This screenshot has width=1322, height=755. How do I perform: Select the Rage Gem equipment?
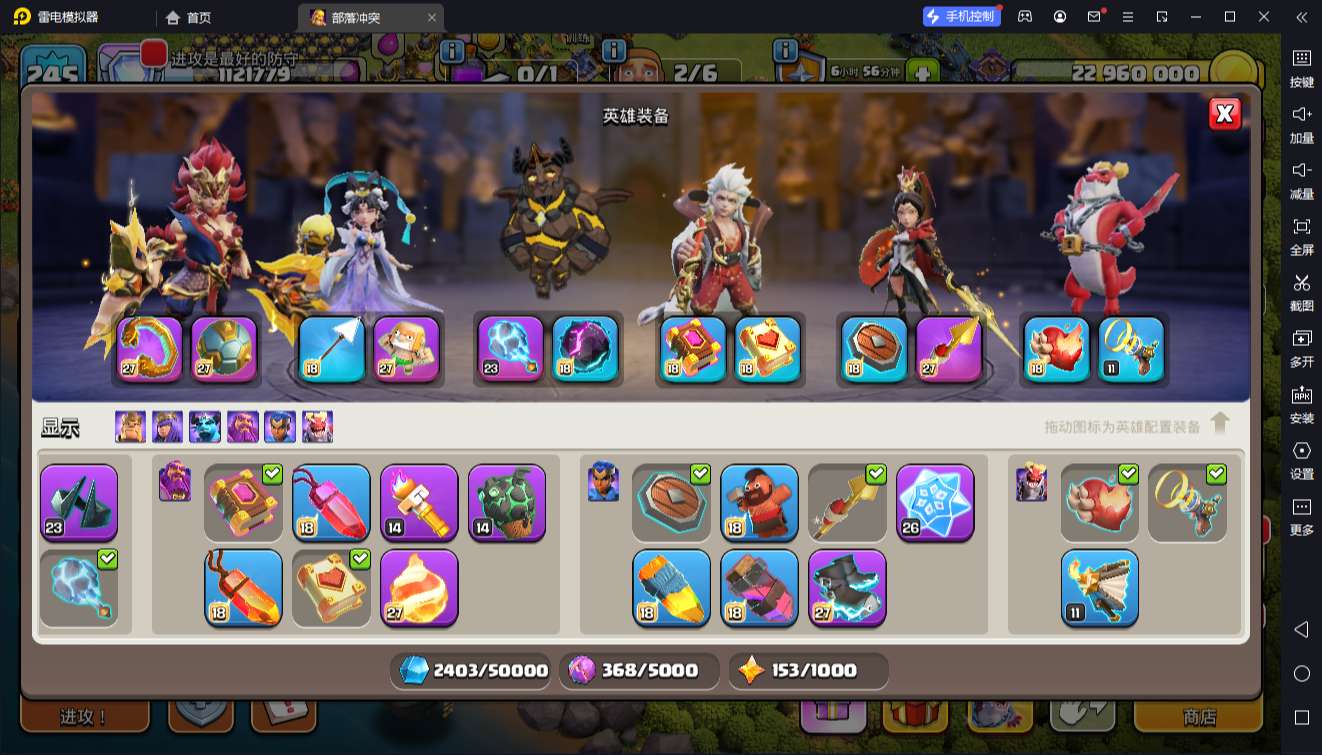[x=331, y=502]
